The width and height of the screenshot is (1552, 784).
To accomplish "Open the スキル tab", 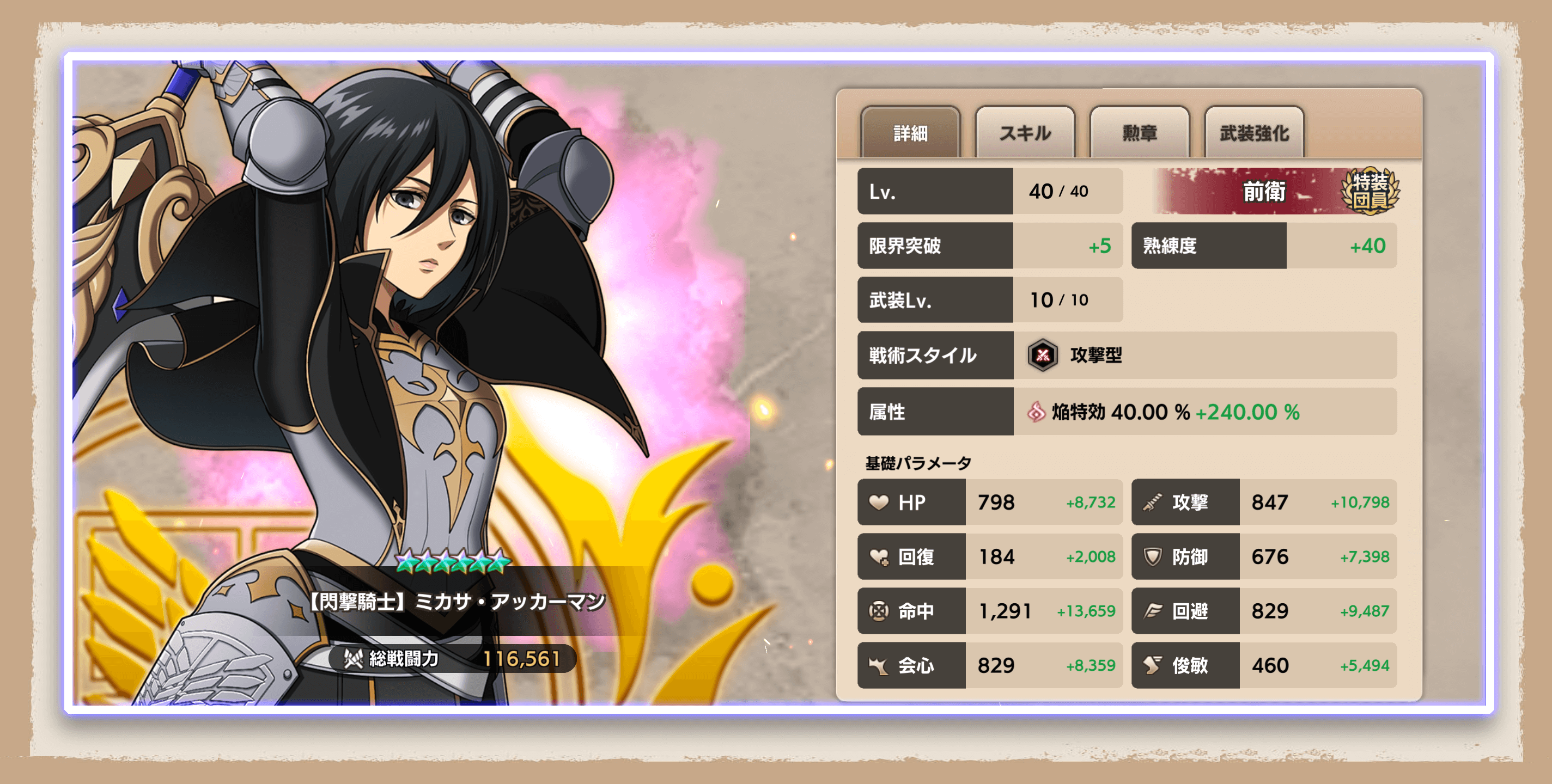I will click(1024, 132).
